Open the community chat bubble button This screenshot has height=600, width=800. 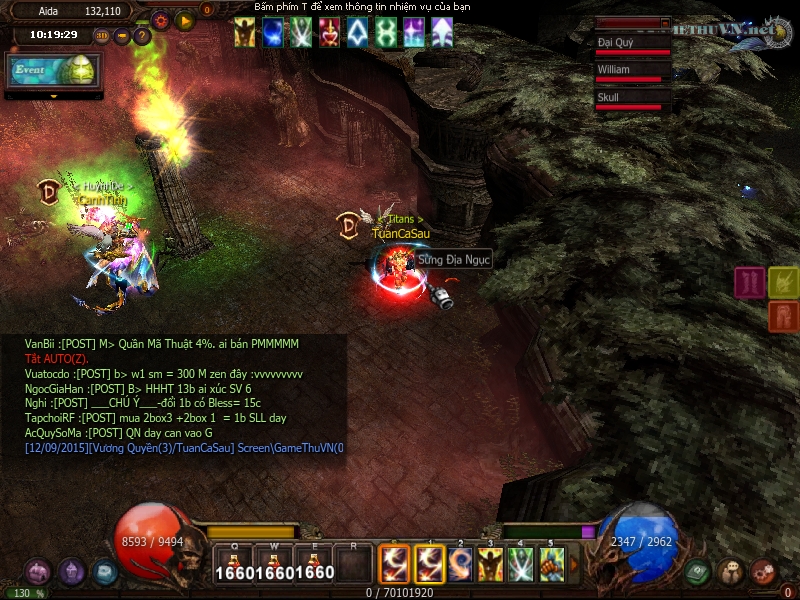(730, 572)
